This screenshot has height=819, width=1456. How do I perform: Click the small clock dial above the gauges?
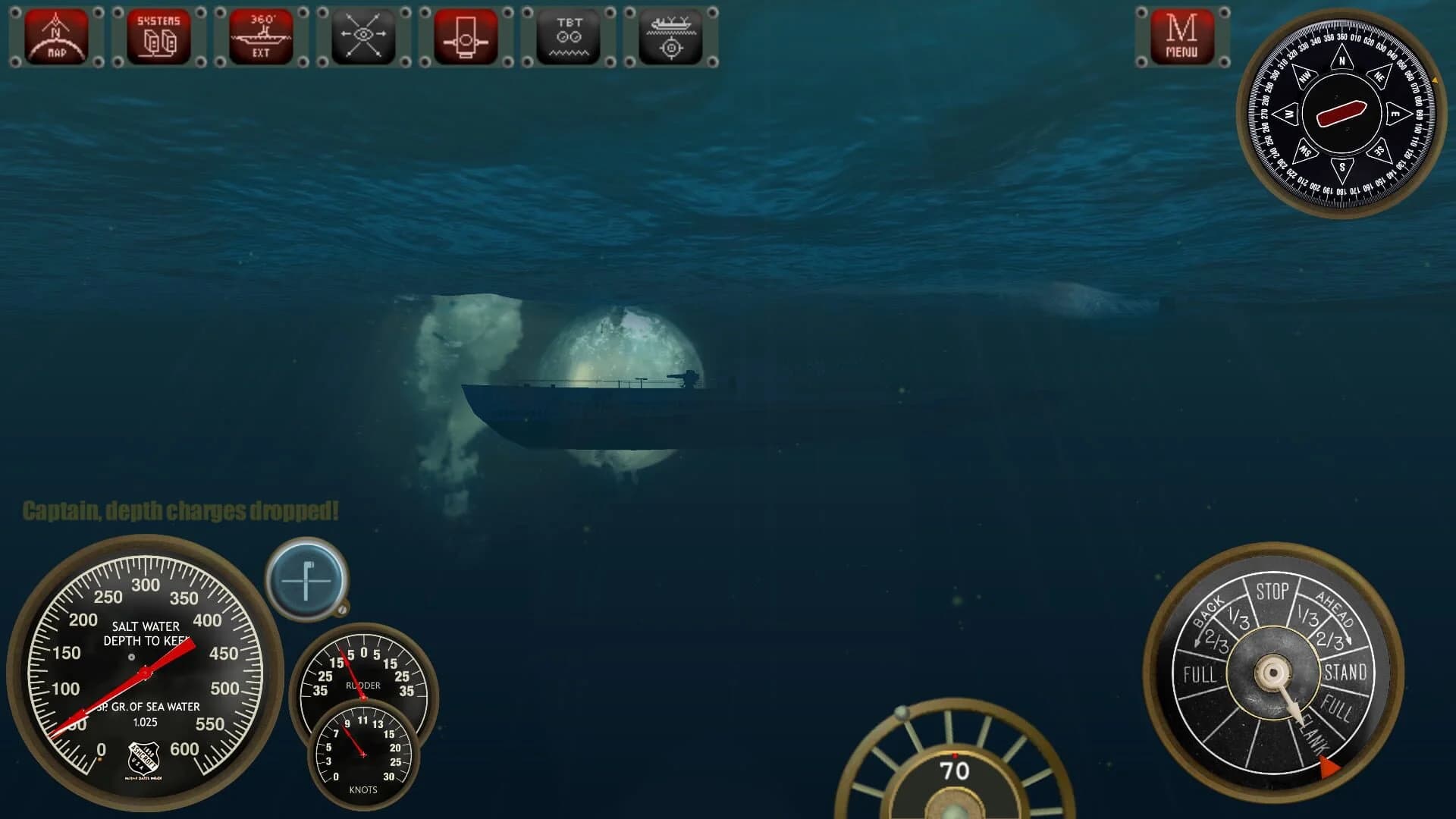306,580
